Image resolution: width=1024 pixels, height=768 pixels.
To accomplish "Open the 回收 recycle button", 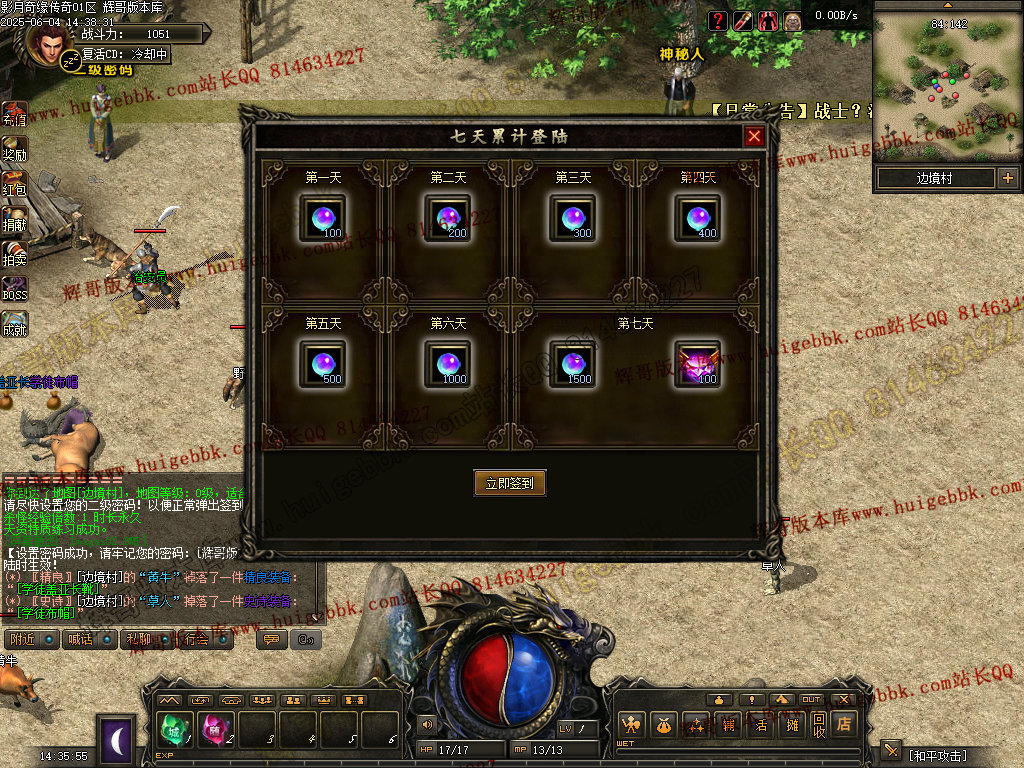I will coord(818,724).
